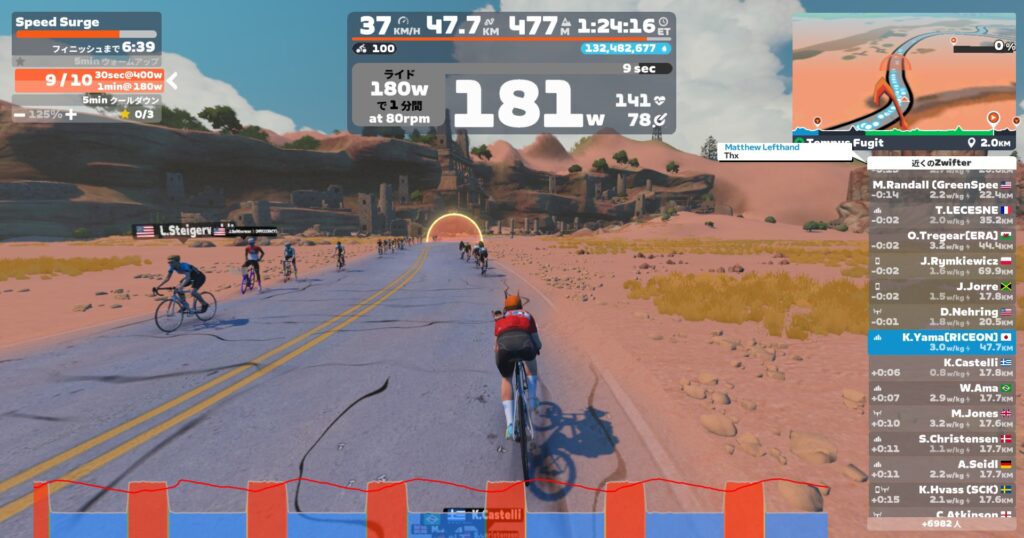Select rider M.Randall in nearby list

click(x=942, y=190)
